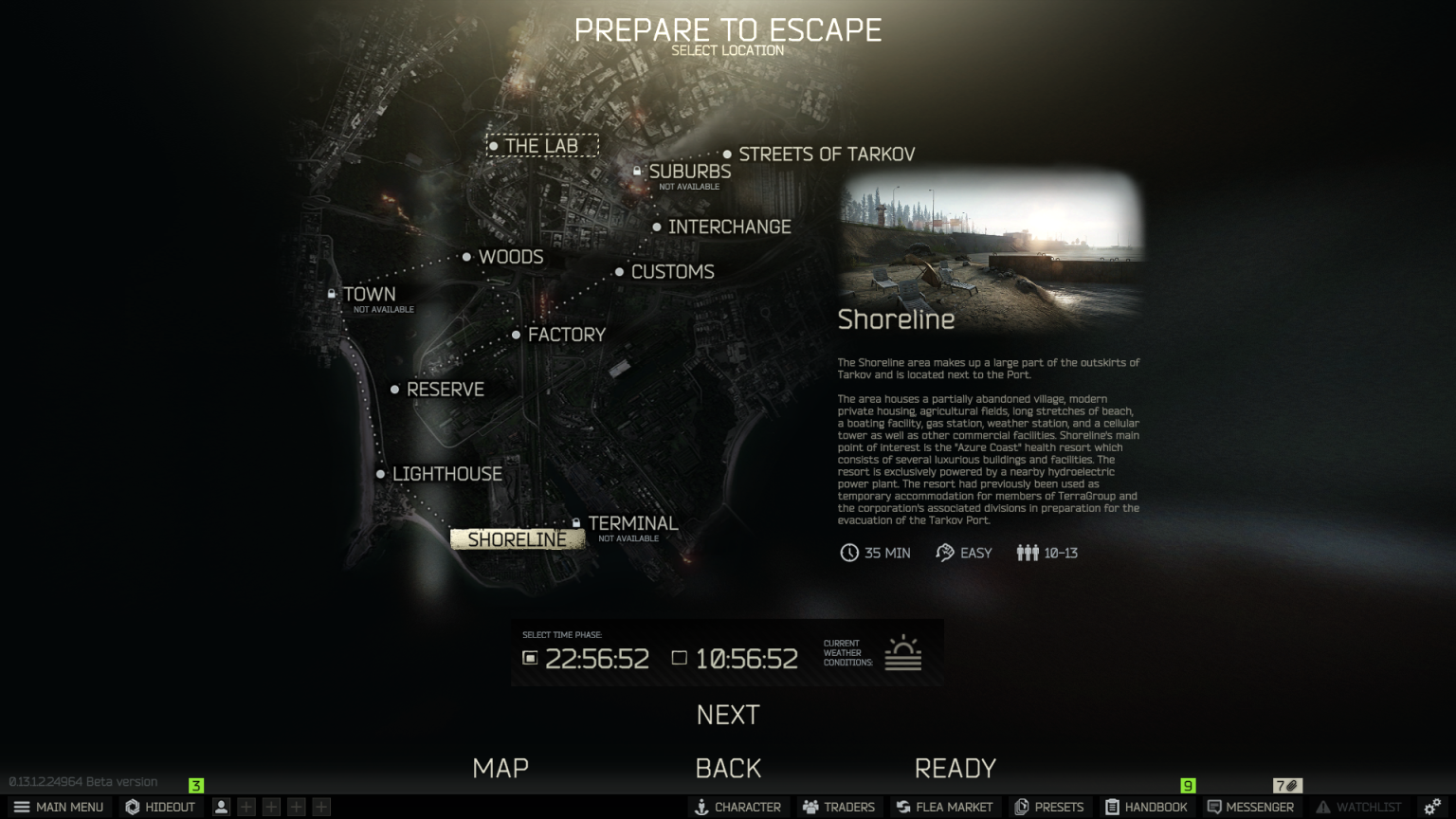Open the Messenger
The image size is (1456, 819).
pyautogui.click(x=1252, y=807)
